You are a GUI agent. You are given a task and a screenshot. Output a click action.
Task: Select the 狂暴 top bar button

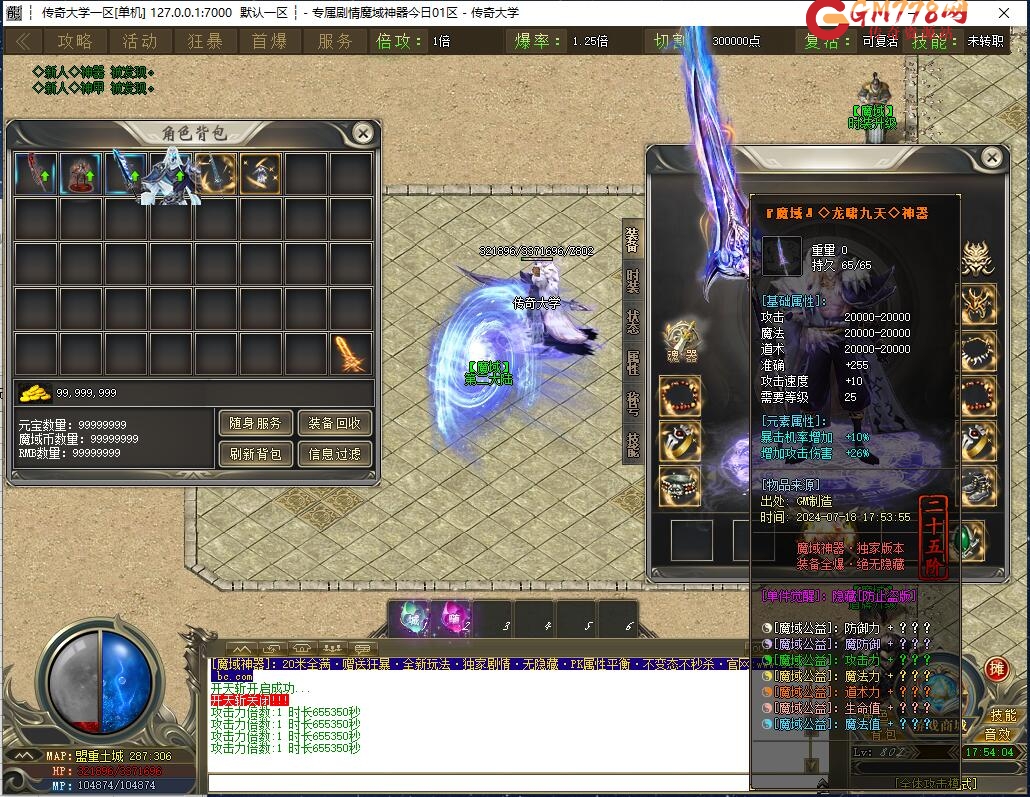pyautogui.click(x=205, y=41)
